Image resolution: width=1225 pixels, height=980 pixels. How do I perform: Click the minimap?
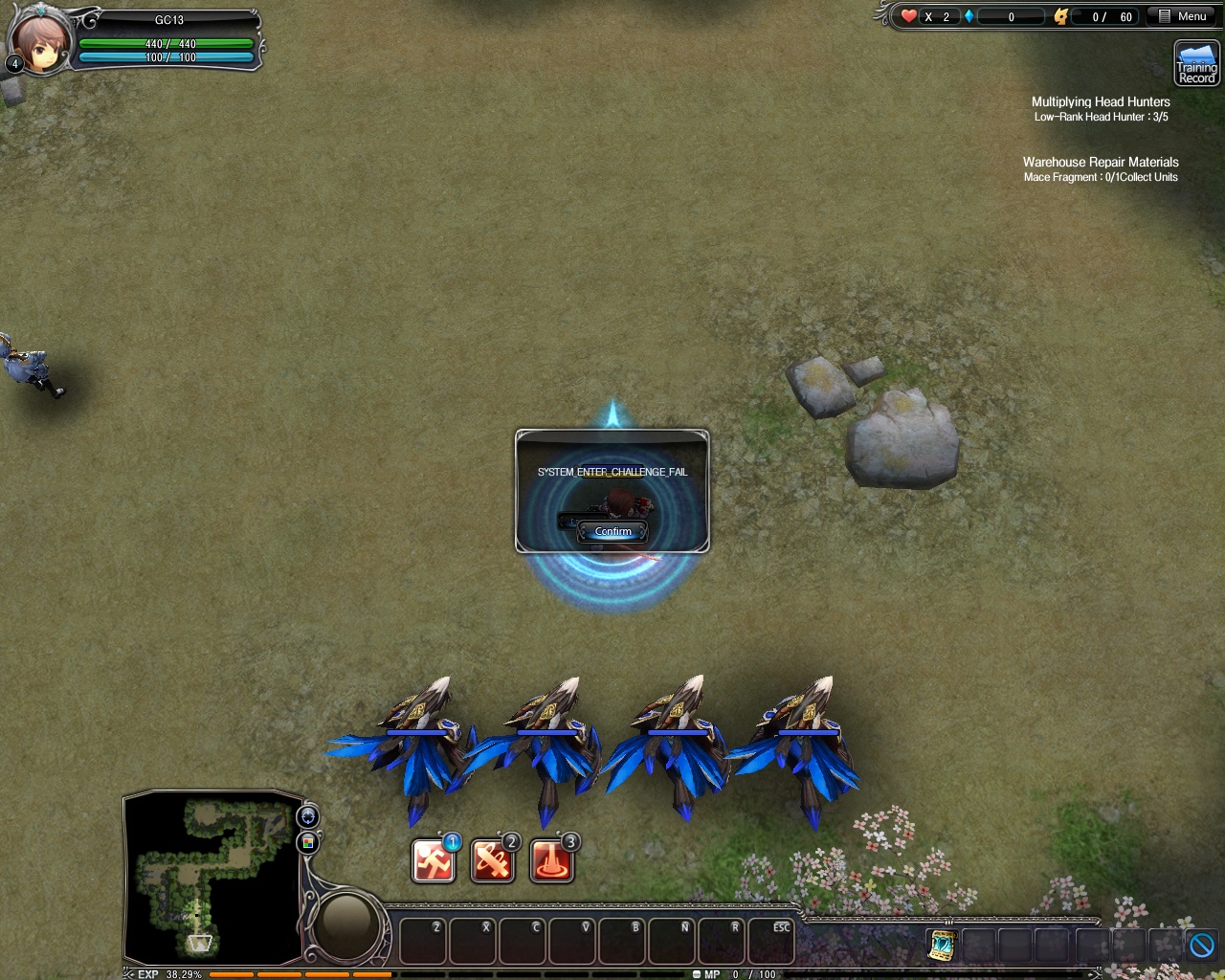pos(212,878)
